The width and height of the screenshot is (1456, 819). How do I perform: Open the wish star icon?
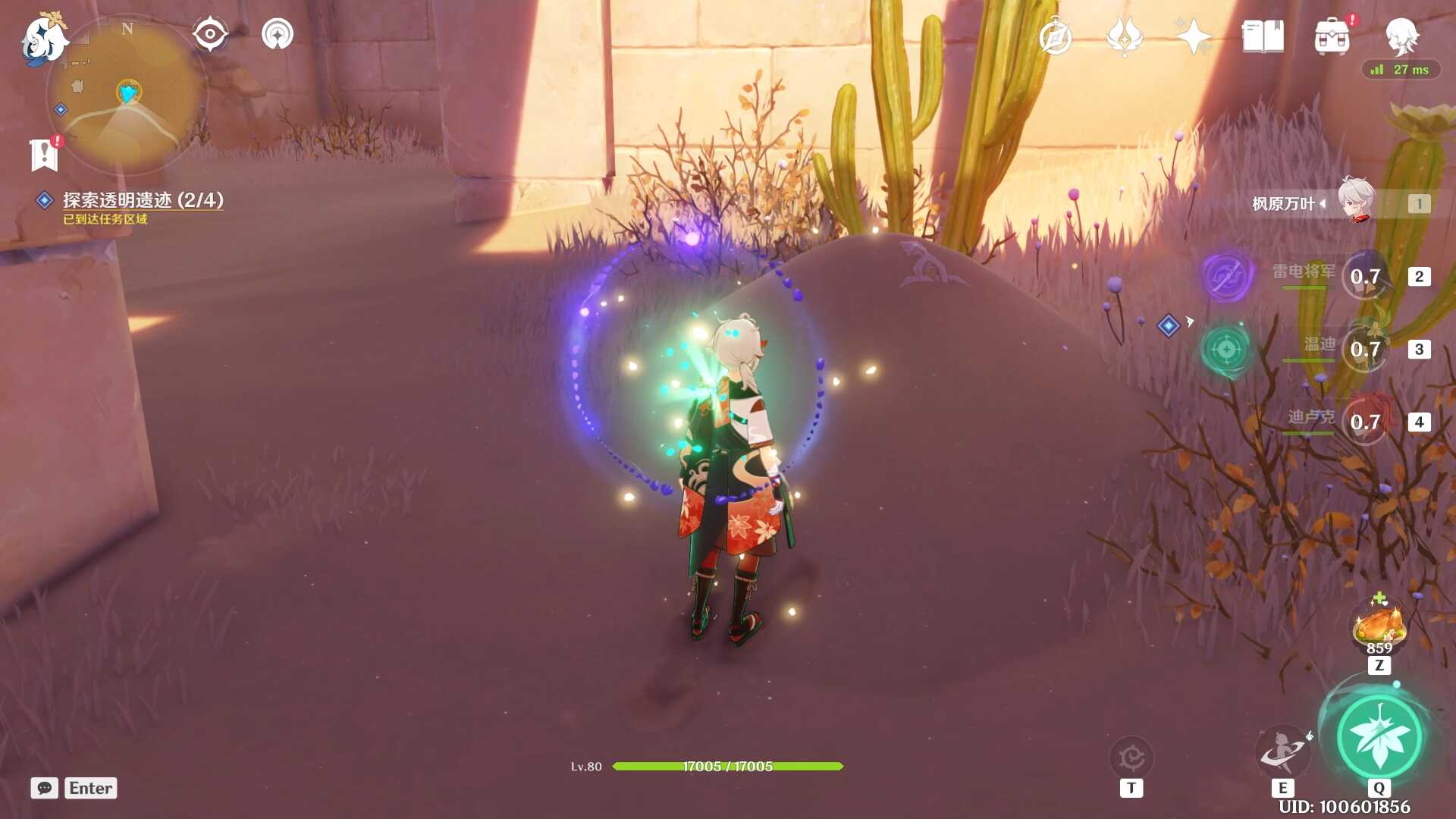tap(1193, 36)
